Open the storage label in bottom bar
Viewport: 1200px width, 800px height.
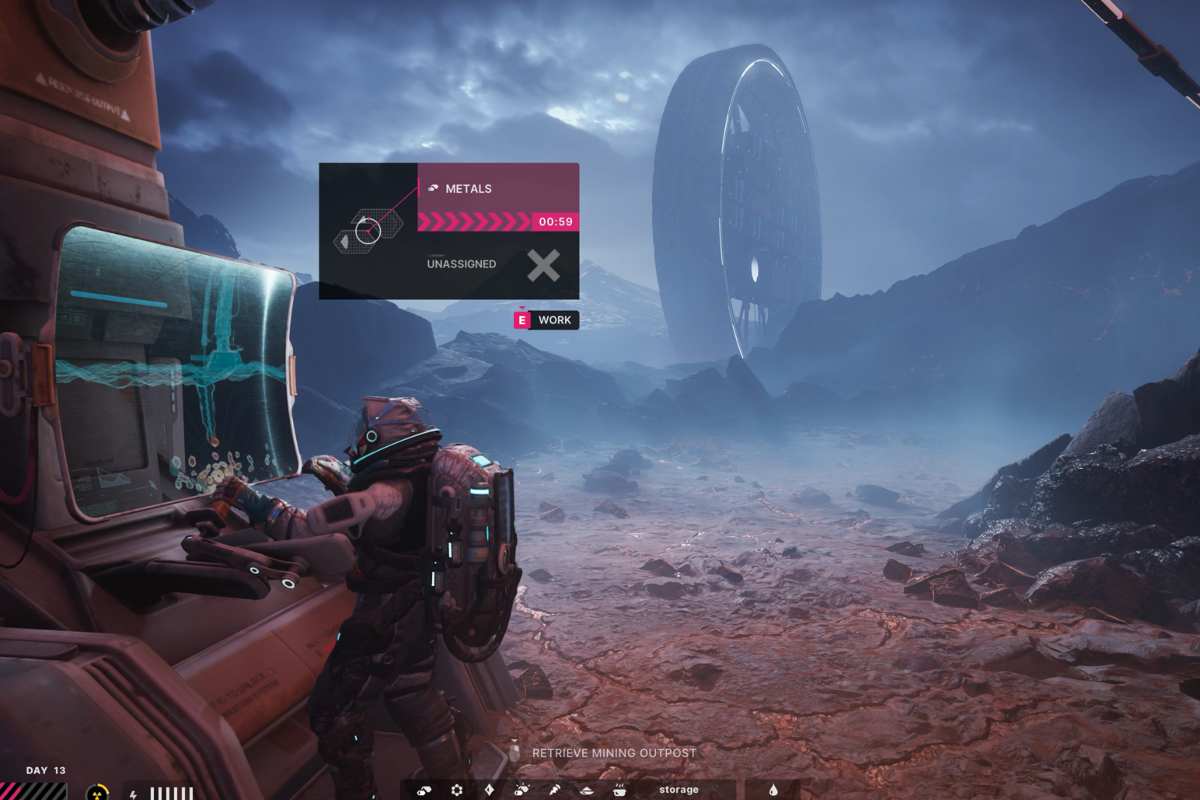pyautogui.click(x=679, y=790)
